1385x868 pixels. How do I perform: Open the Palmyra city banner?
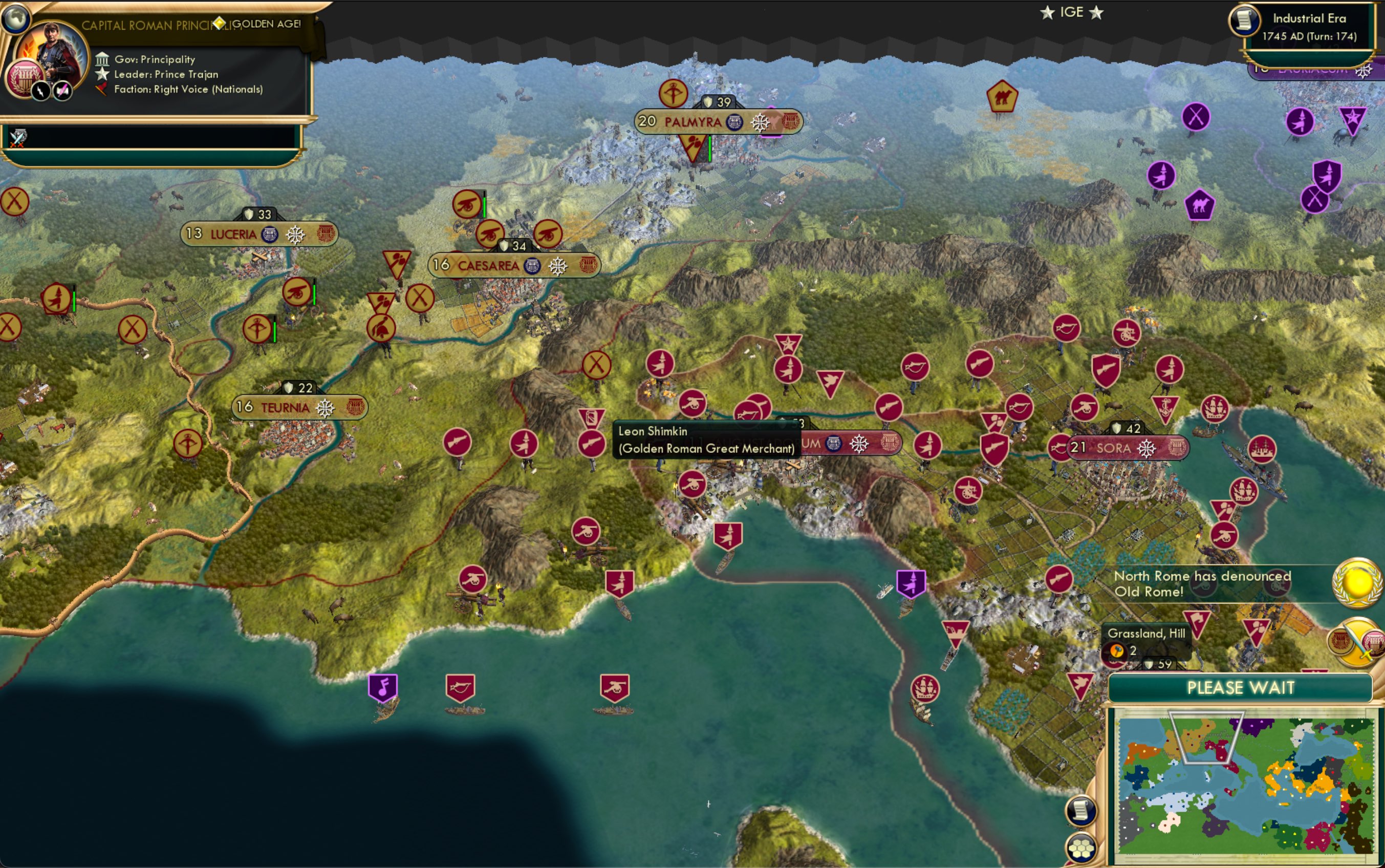point(694,122)
